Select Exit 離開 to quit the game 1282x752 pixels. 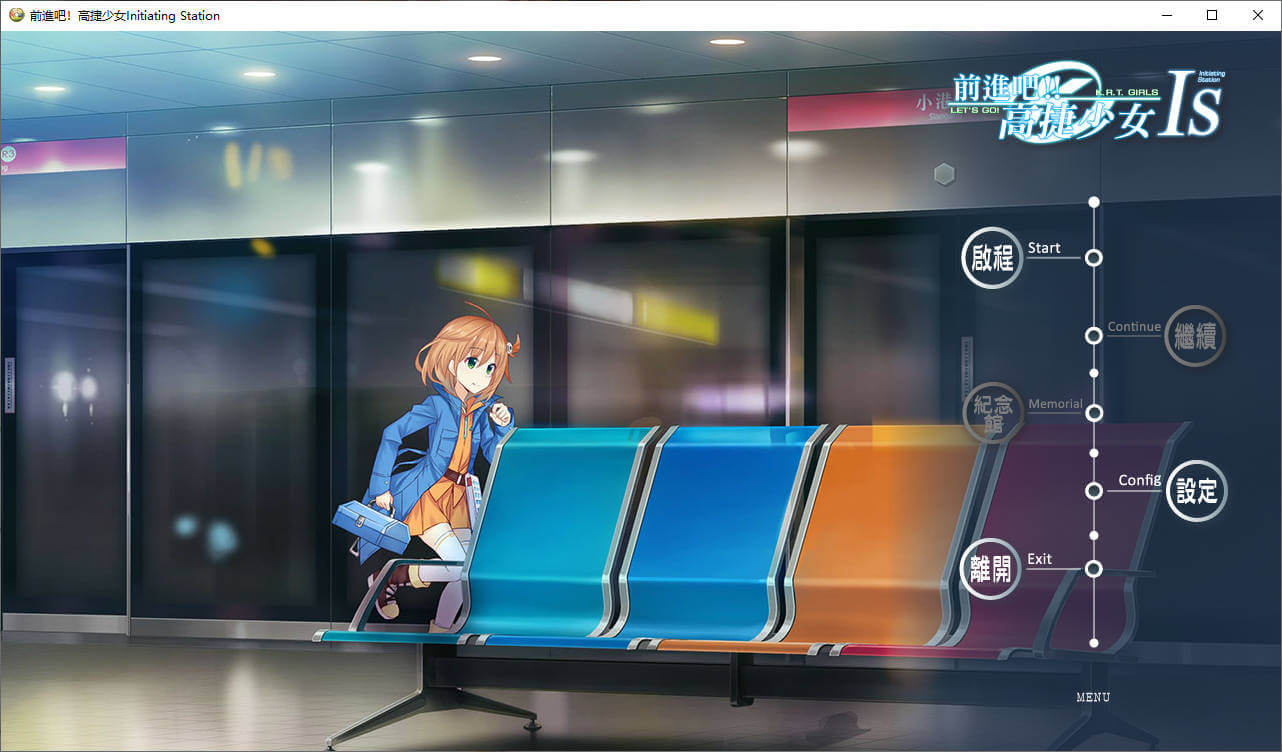[990, 569]
